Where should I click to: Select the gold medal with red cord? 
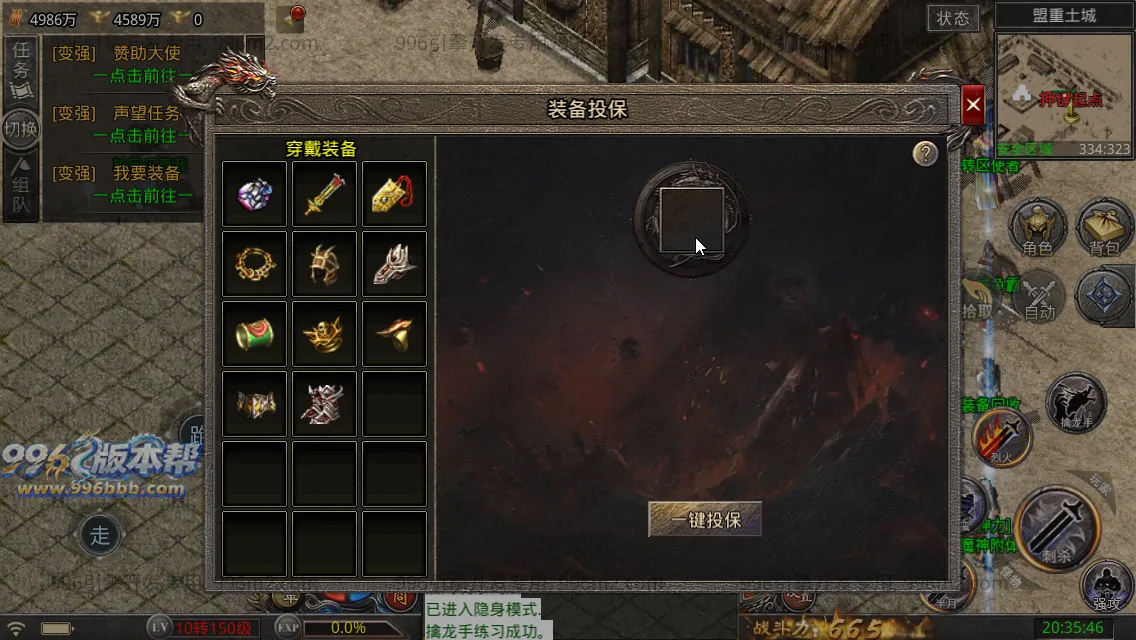(x=395, y=194)
